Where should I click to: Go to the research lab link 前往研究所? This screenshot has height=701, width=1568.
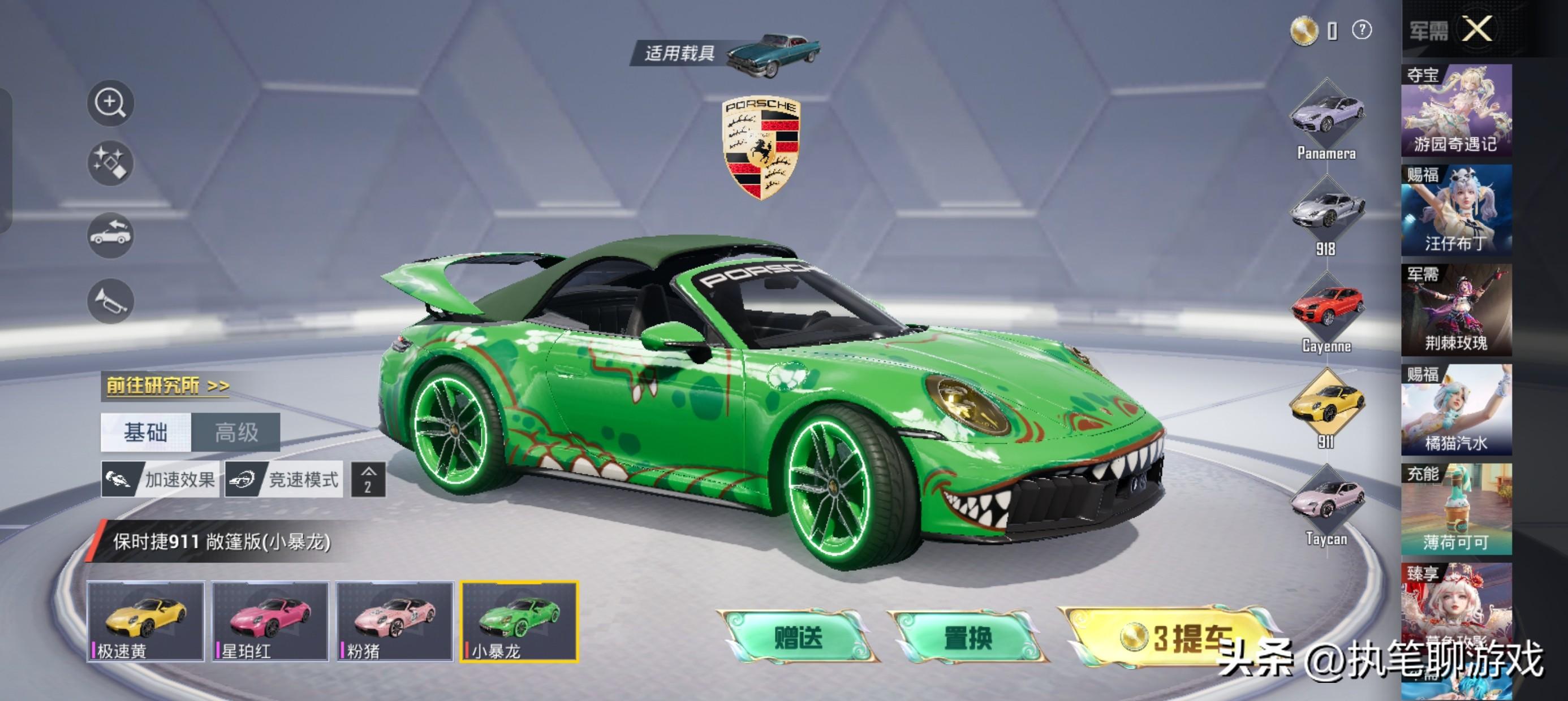167,385
